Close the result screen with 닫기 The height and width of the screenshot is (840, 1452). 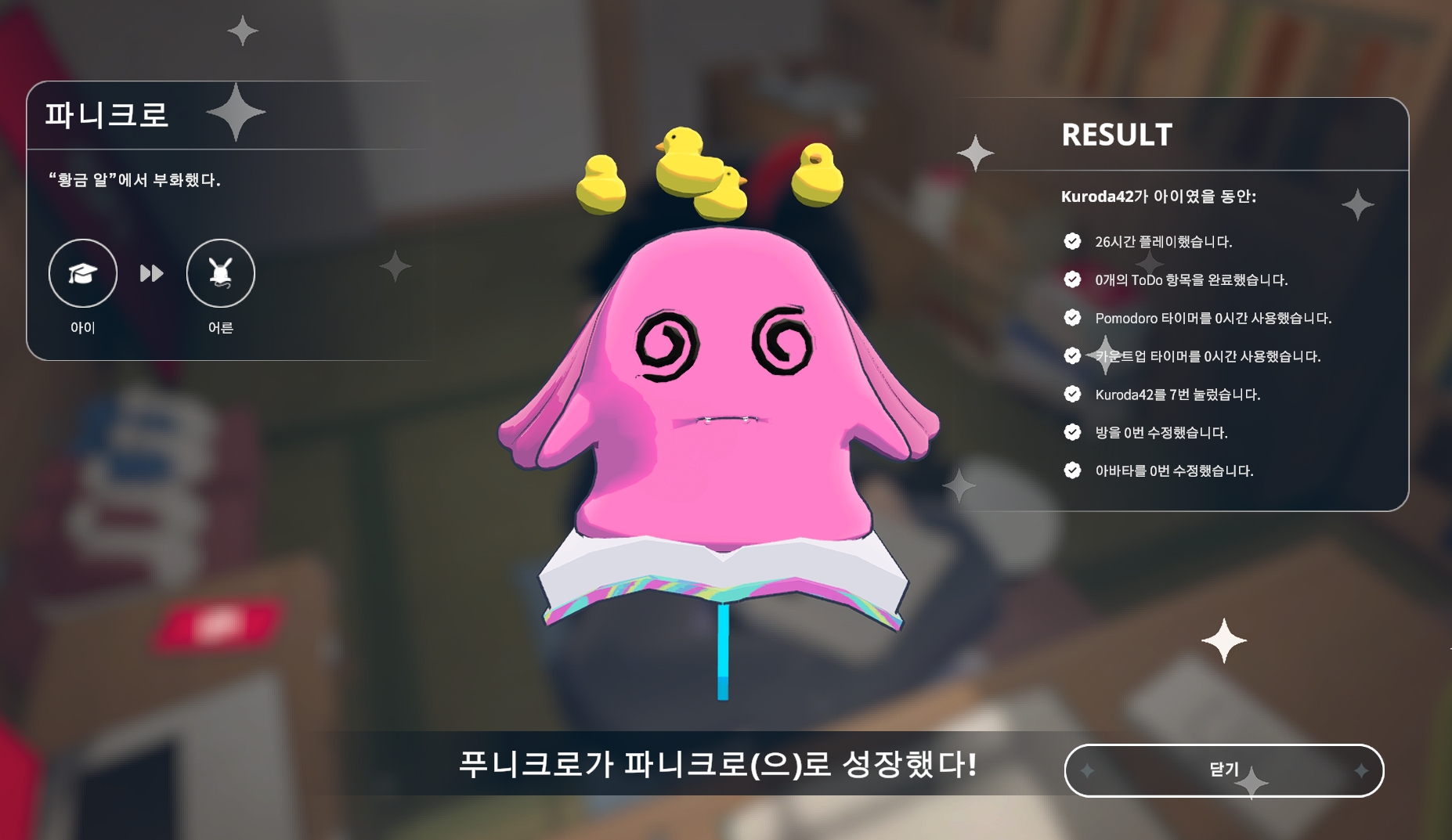[1223, 770]
